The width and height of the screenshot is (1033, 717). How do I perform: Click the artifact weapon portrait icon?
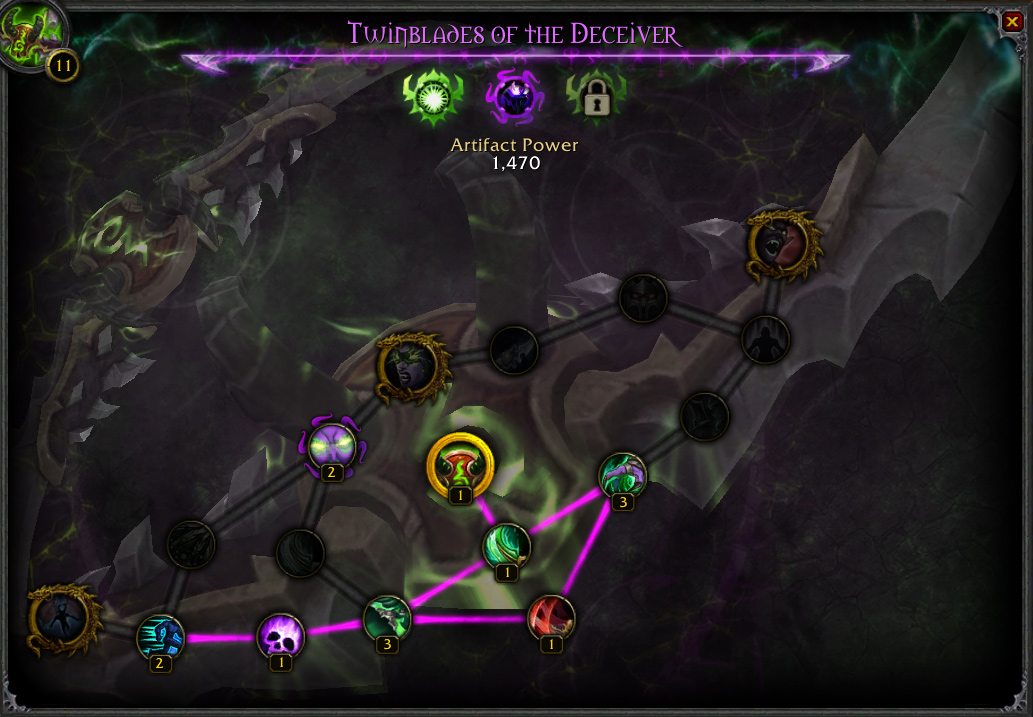(x=28, y=35)
